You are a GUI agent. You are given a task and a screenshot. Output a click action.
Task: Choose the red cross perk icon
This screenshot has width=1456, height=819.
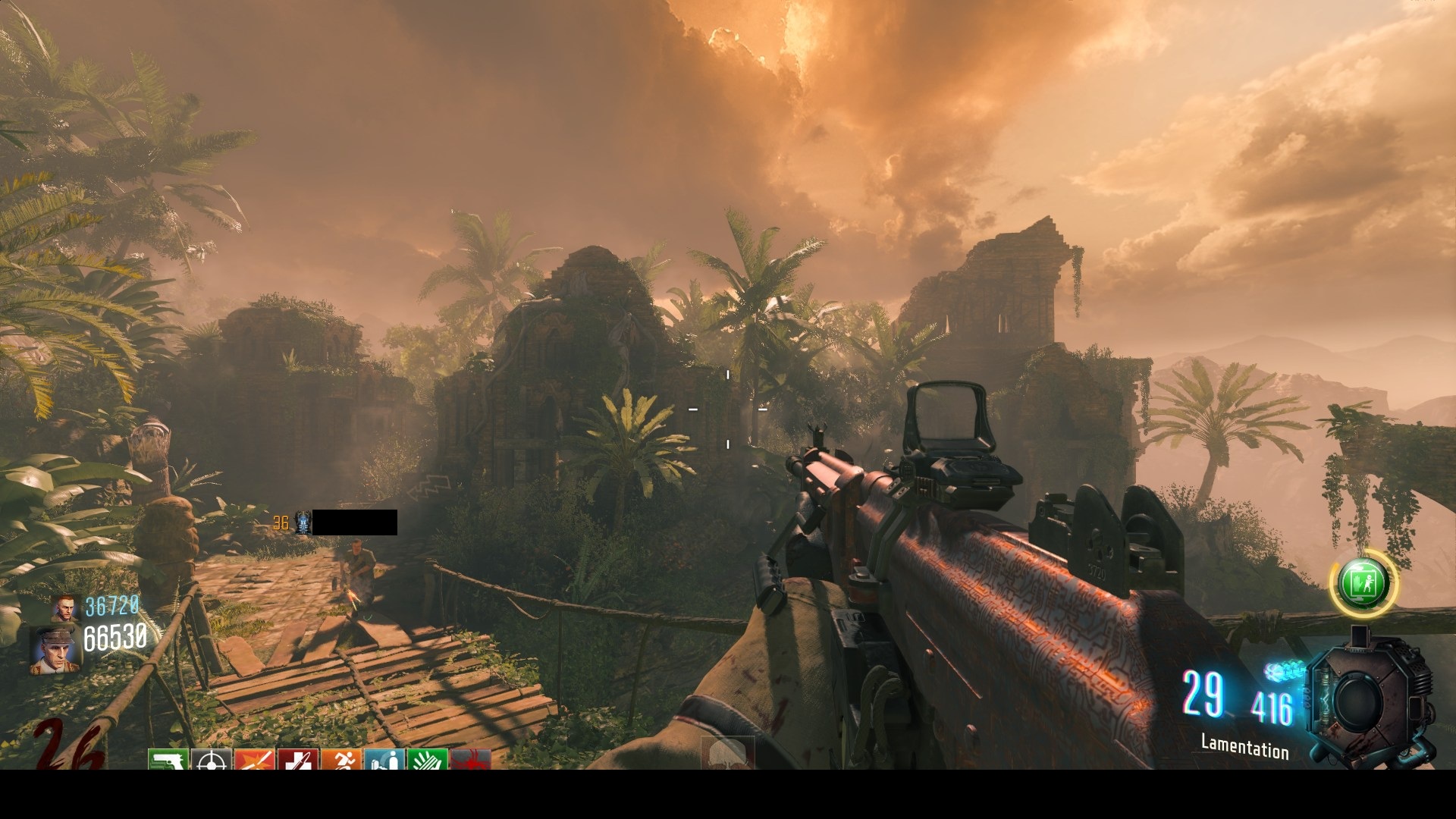(x=297, y=760)
